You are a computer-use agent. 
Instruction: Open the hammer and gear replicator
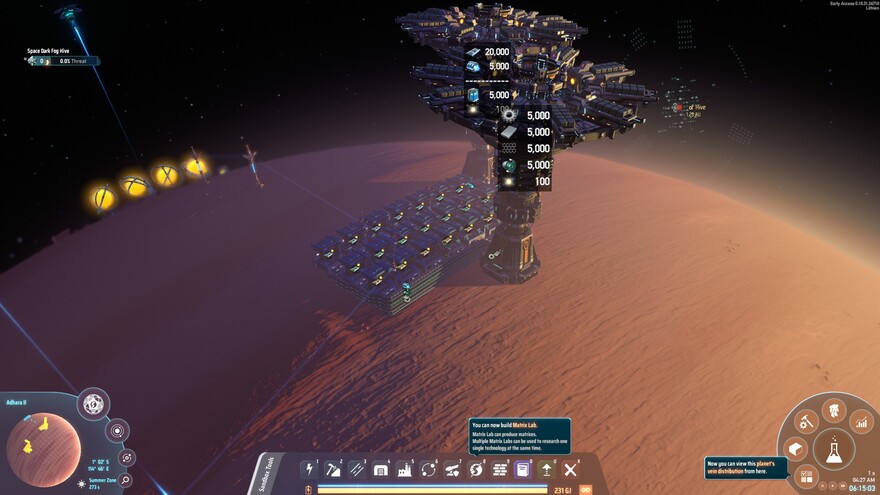807,423
